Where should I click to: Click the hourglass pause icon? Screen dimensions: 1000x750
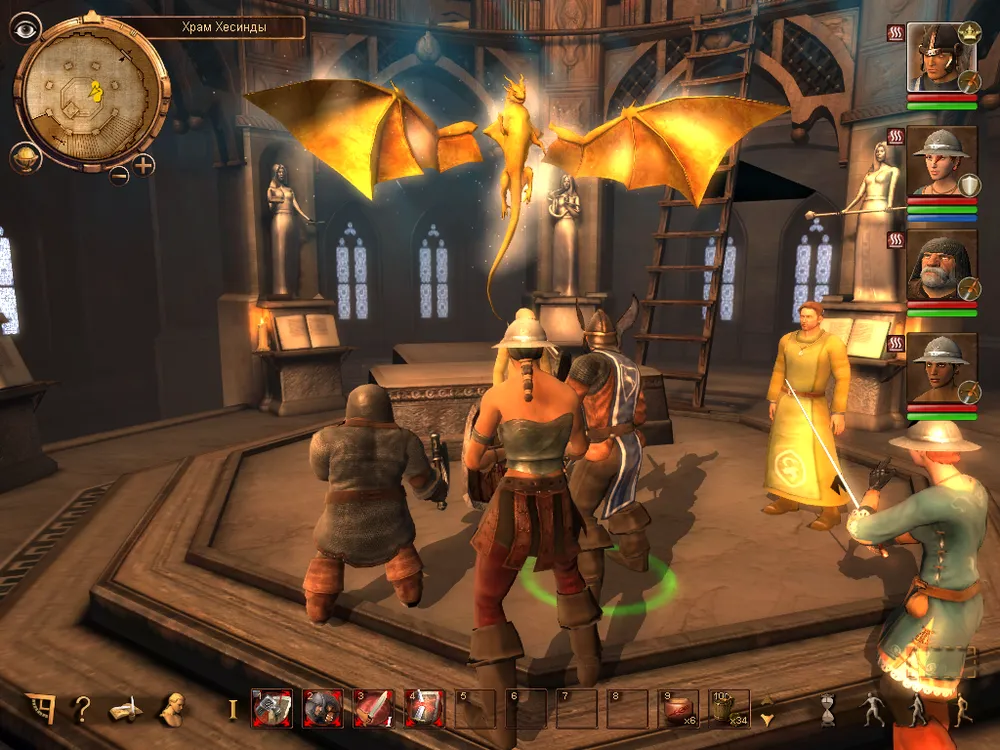click(x=828, y=709)
